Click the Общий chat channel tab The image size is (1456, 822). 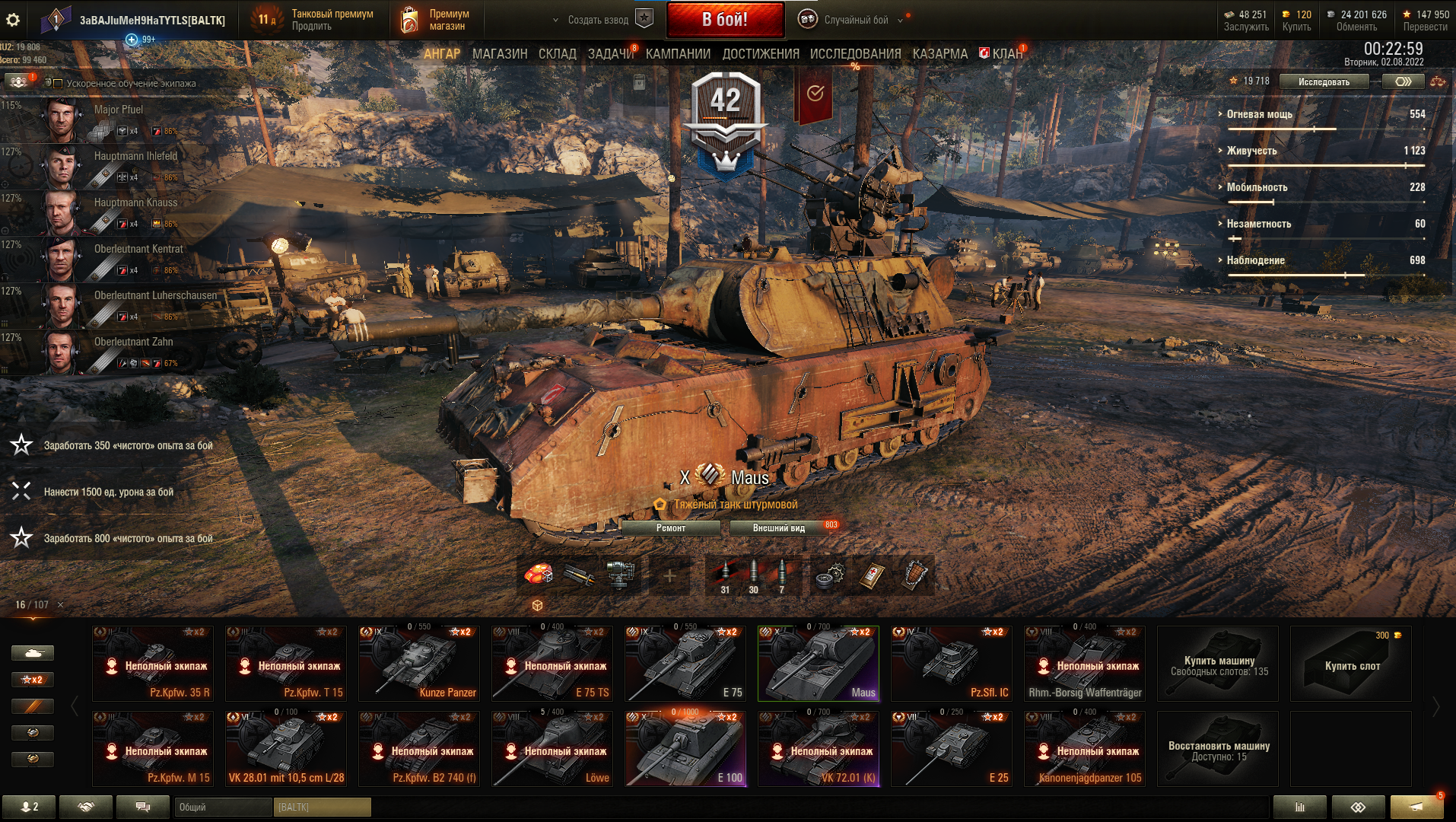223,807
